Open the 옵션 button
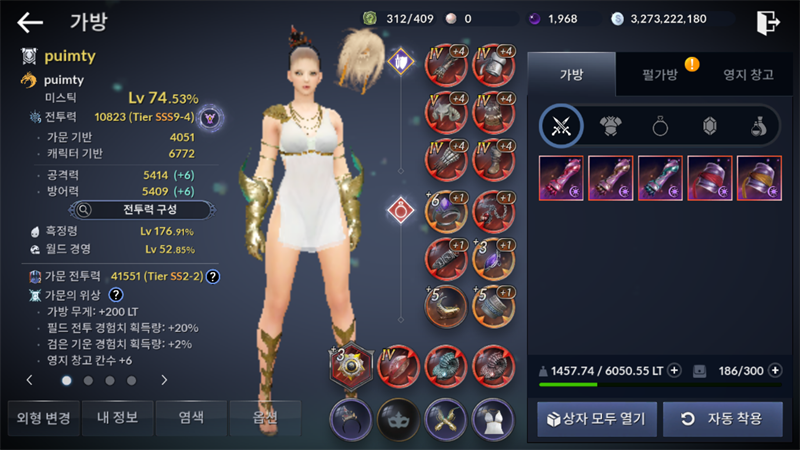Viewport: 800px width, 450px height. point(265,417)
